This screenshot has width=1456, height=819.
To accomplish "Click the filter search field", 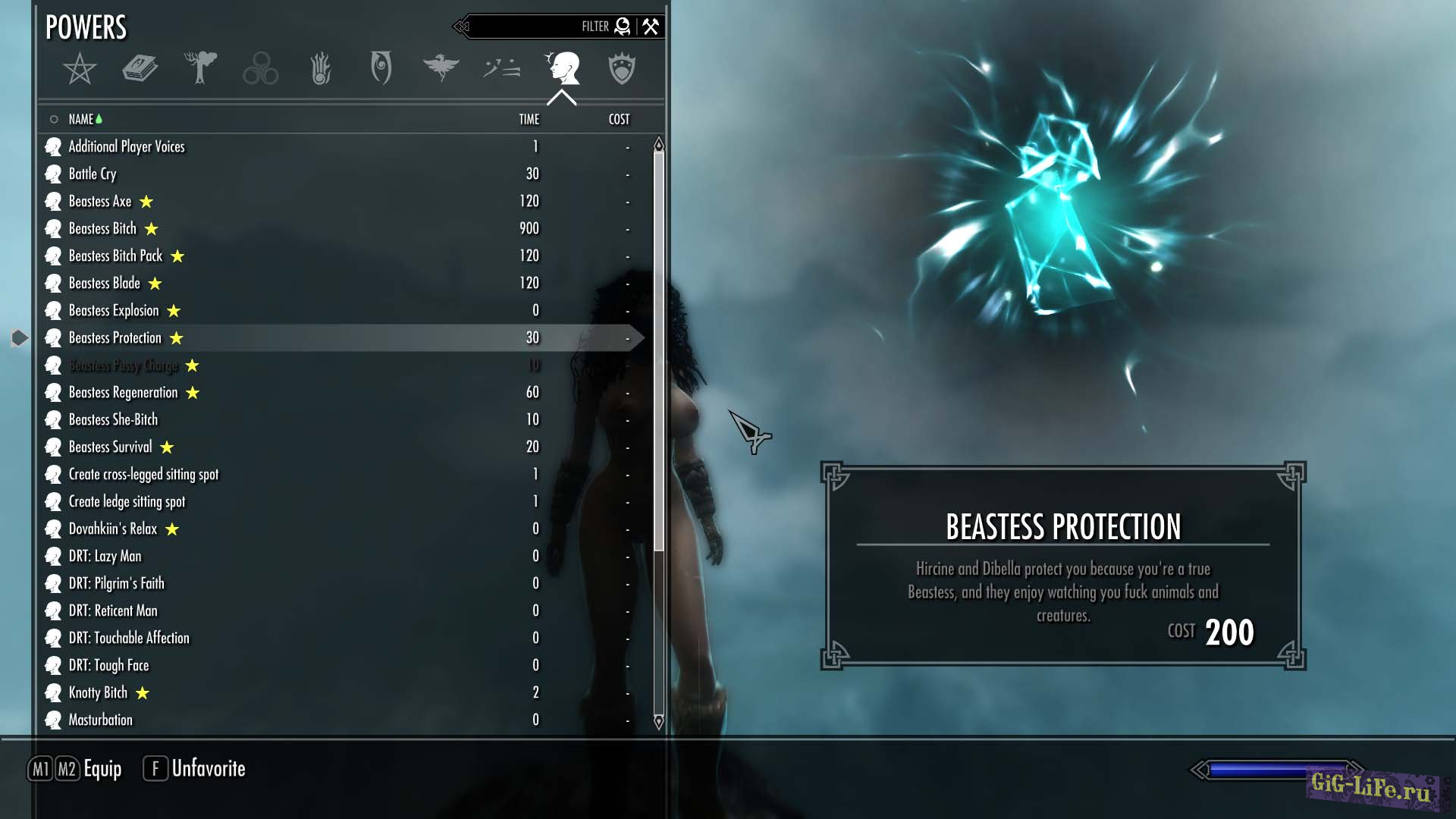I will [x=531, y=27].
